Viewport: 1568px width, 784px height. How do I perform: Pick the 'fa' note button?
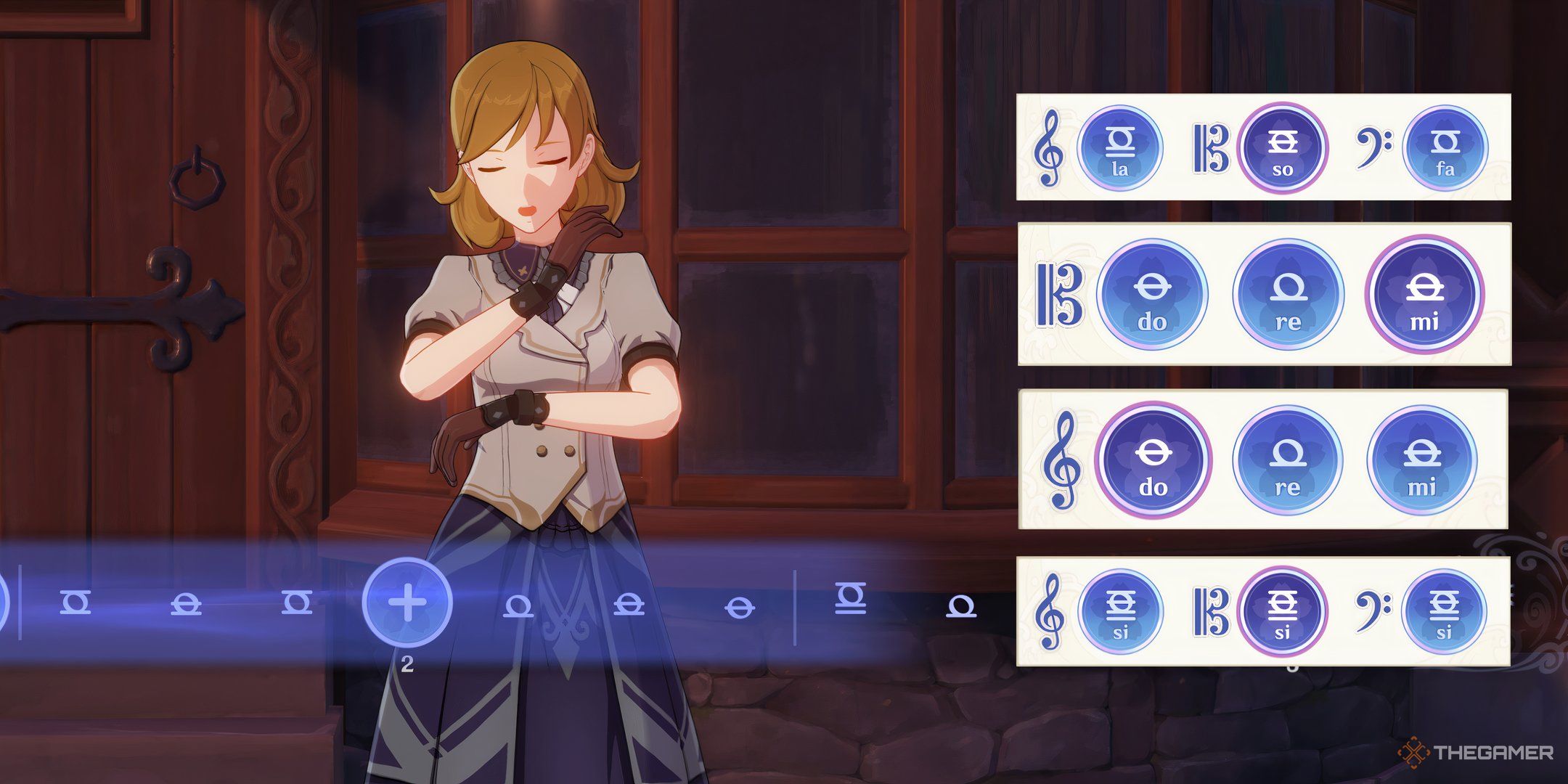1445,148
